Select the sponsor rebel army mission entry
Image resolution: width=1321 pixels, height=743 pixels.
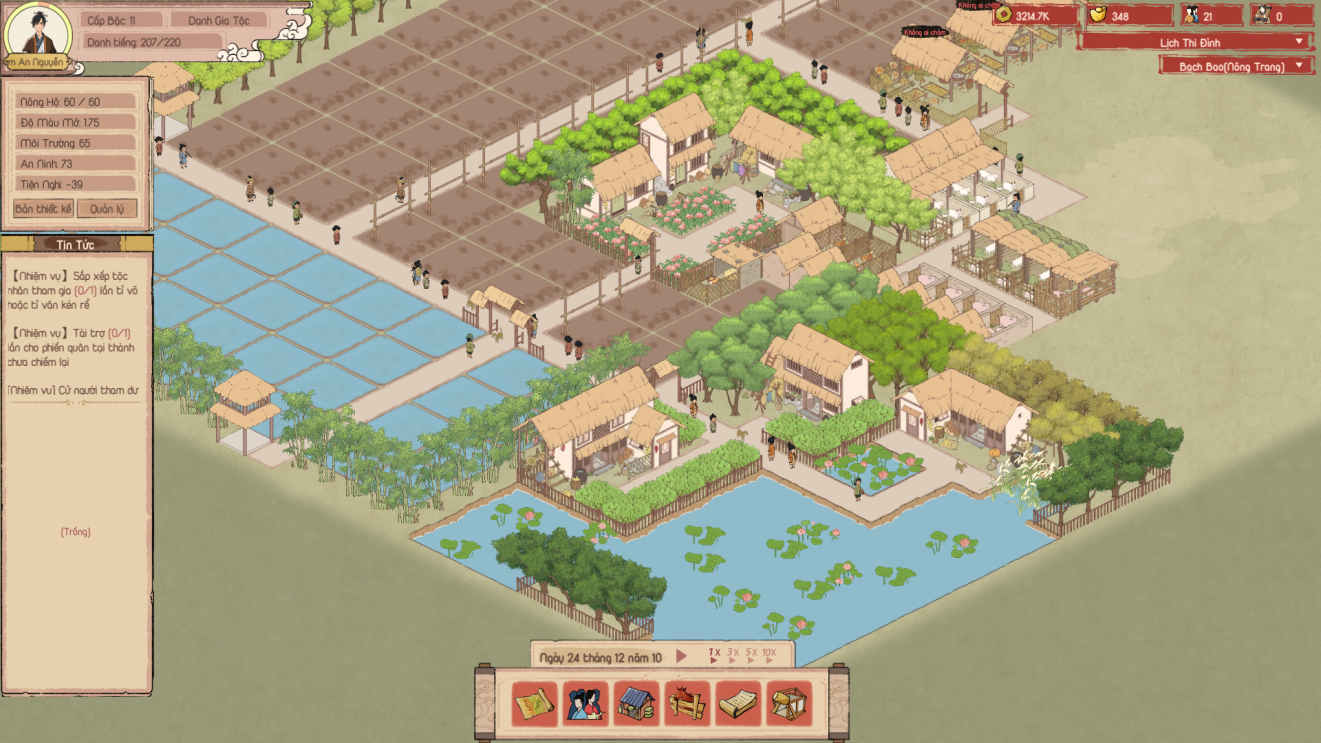[75, 347]
